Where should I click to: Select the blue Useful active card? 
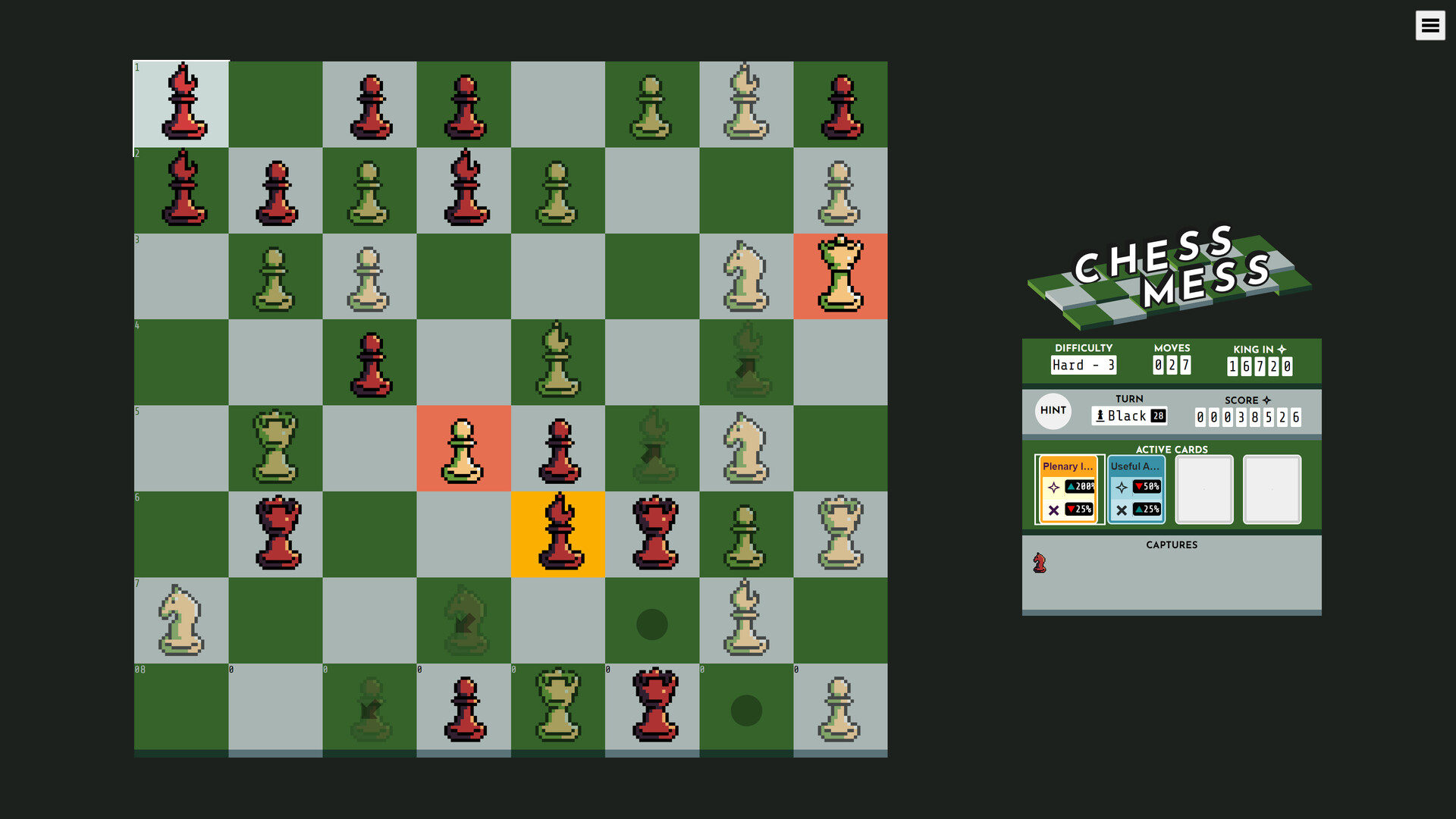tap(1135, 489)
